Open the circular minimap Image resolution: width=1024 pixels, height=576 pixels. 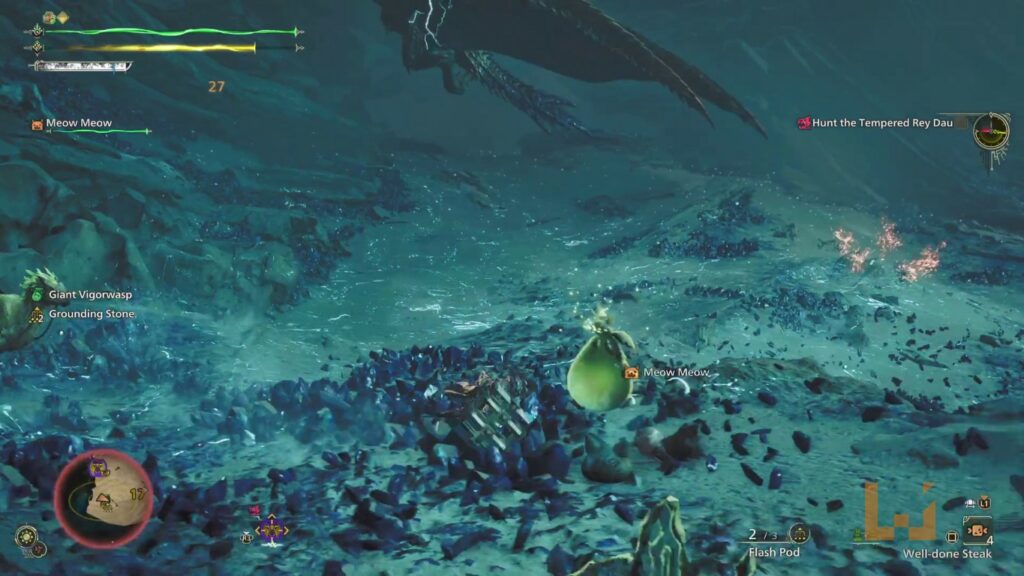coord(103,497)
